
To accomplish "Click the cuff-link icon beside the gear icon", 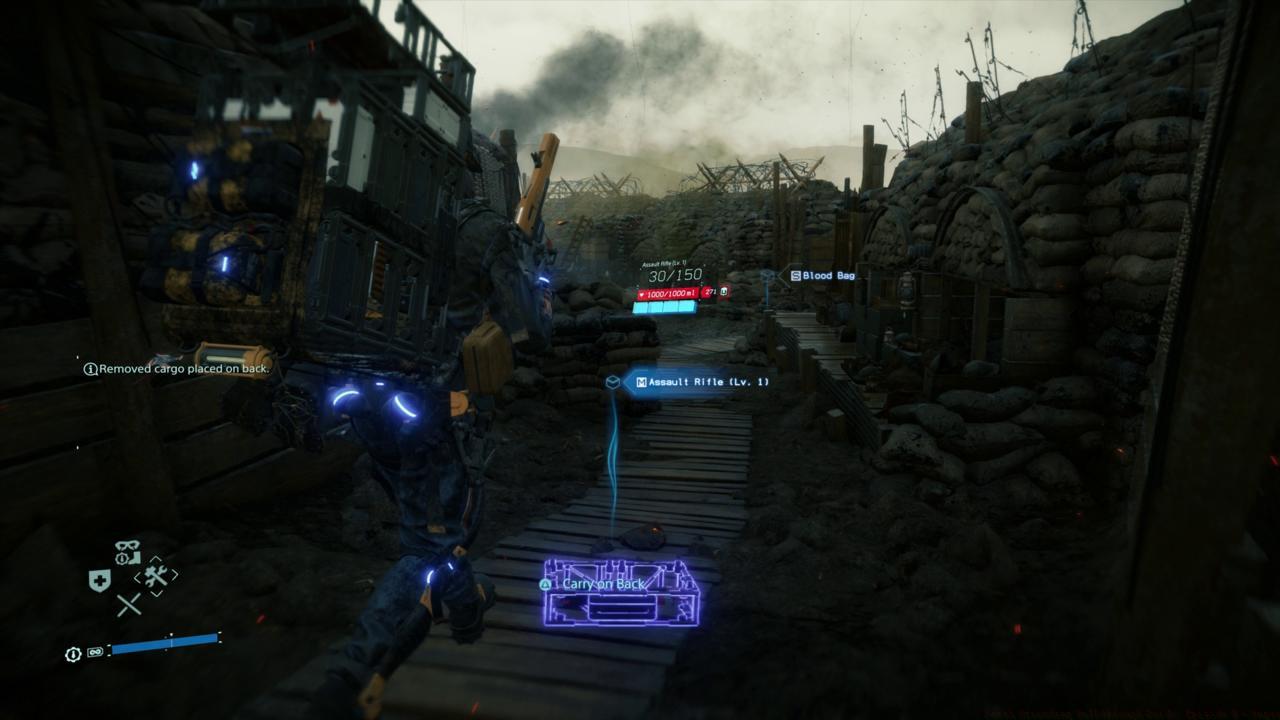I will click(x=94, y=651).
